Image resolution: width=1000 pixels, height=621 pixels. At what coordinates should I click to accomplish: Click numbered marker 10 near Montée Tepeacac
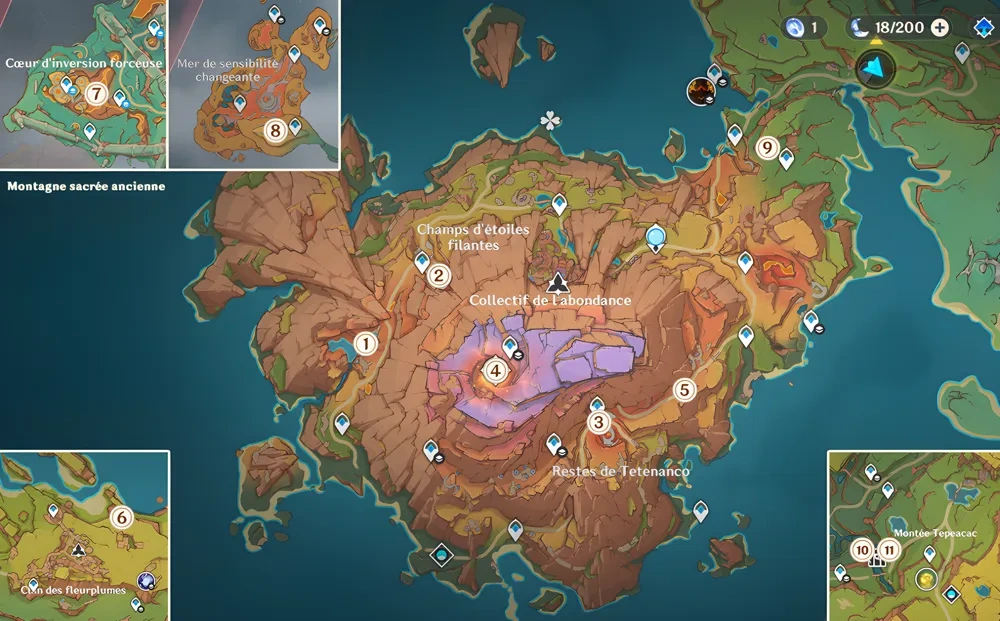(862, 550)
